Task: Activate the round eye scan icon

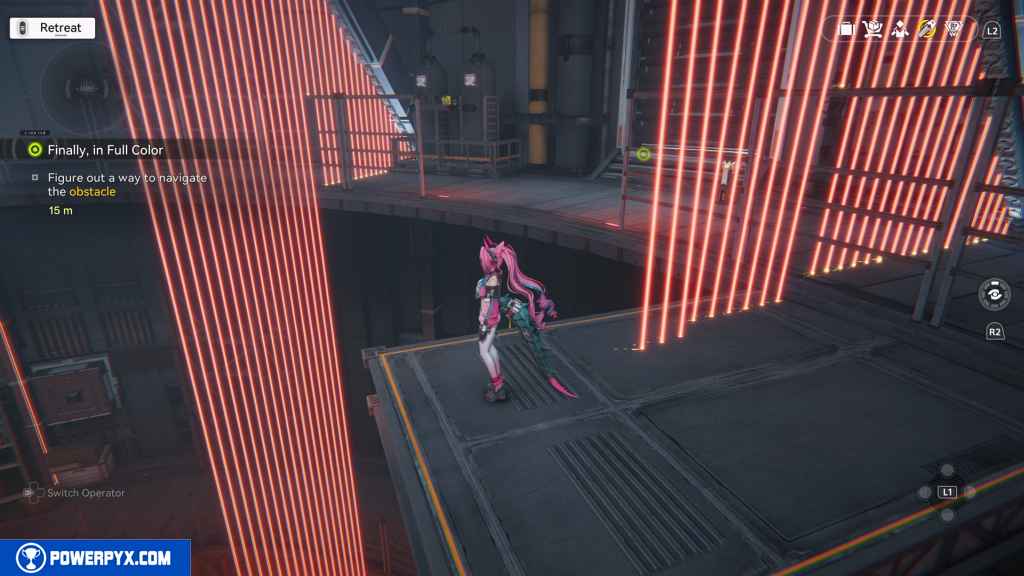Action: pyautogui.click(x=994, y=296)
